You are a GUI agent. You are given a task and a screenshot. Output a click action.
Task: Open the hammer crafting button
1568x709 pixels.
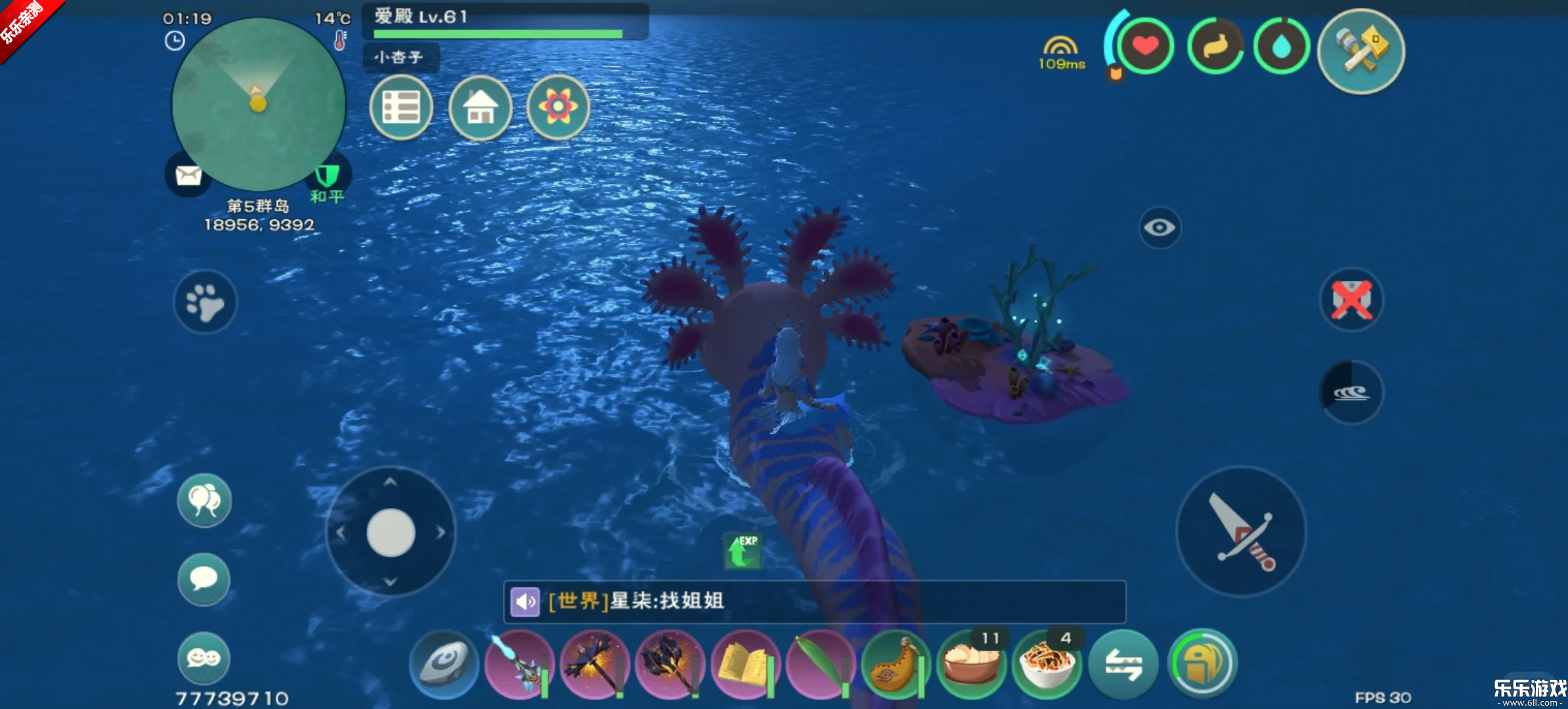(x=1361, y=51)
